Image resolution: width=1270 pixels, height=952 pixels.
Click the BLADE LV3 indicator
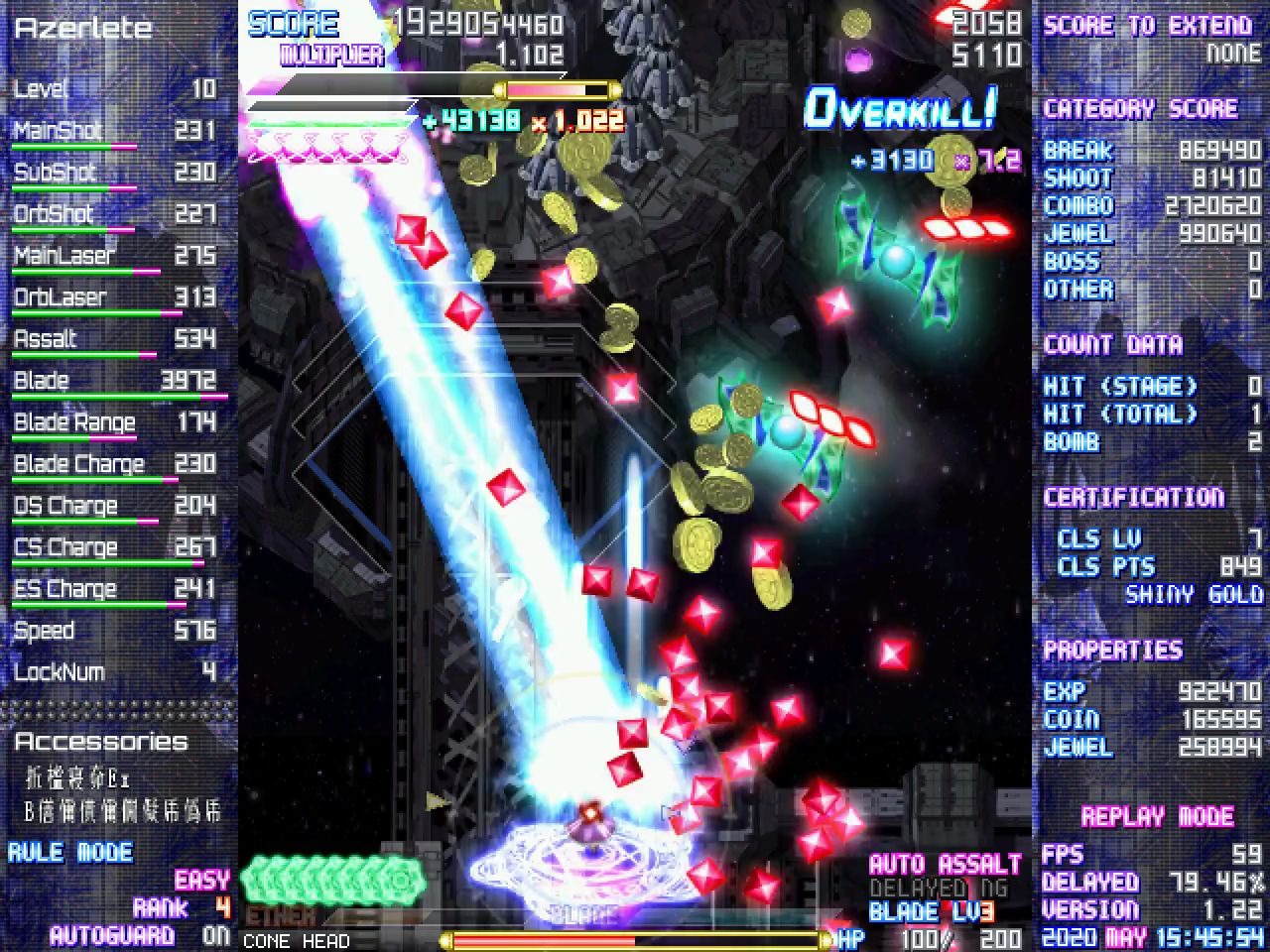click(934, 912)
